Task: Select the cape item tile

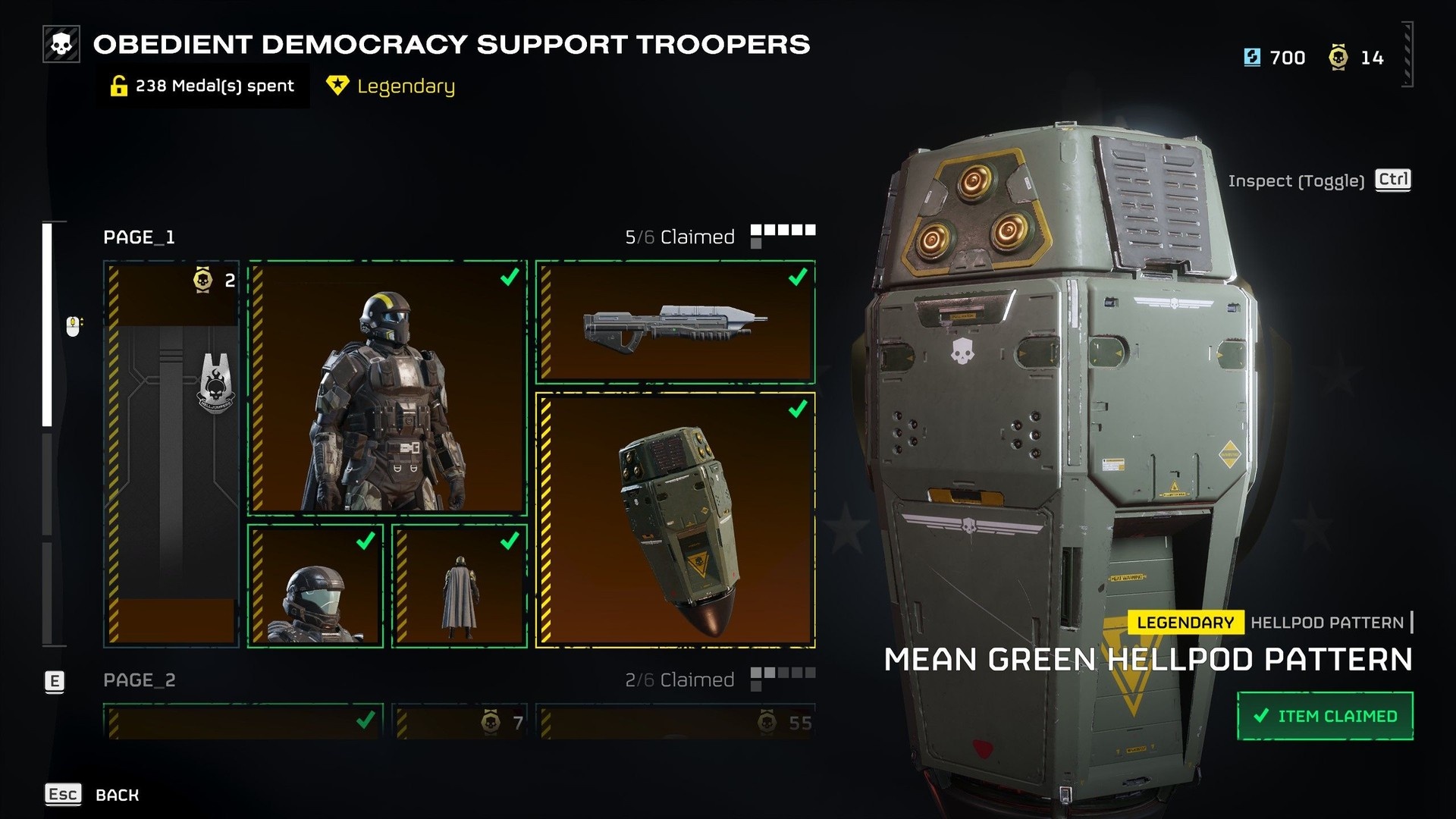Action: tap(460, 586)
